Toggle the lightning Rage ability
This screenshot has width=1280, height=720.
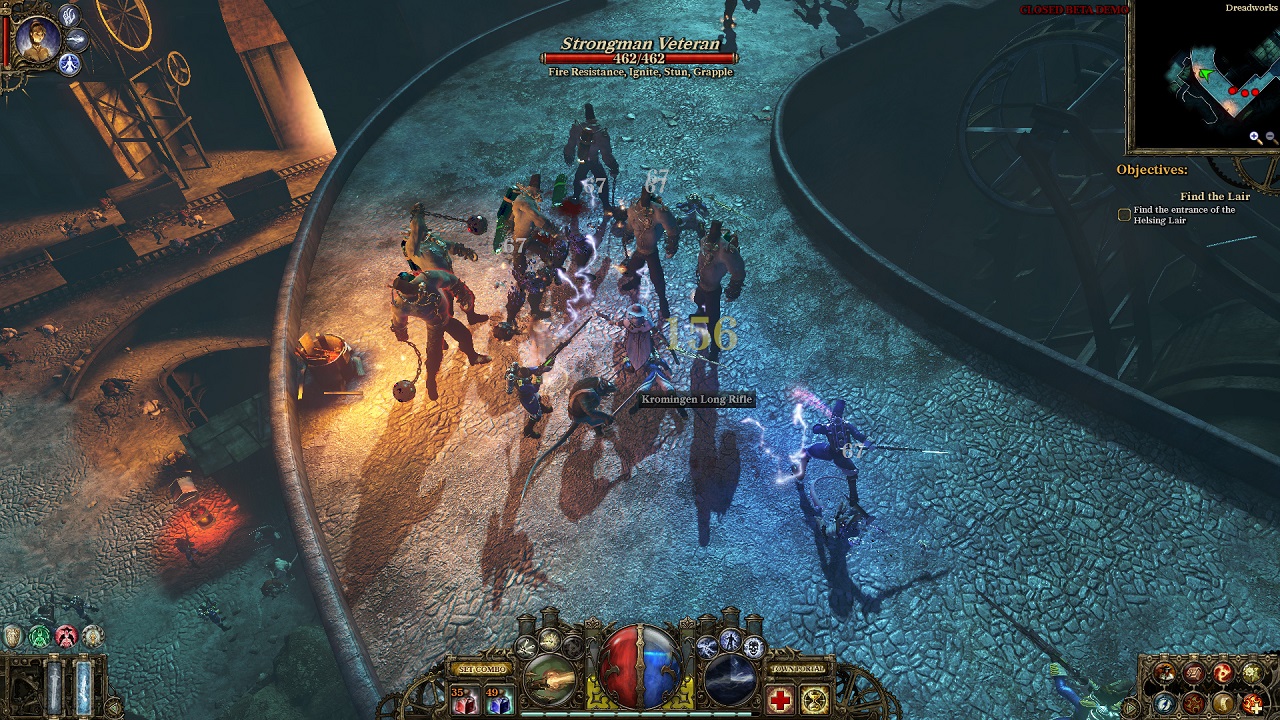coord(707,646)
